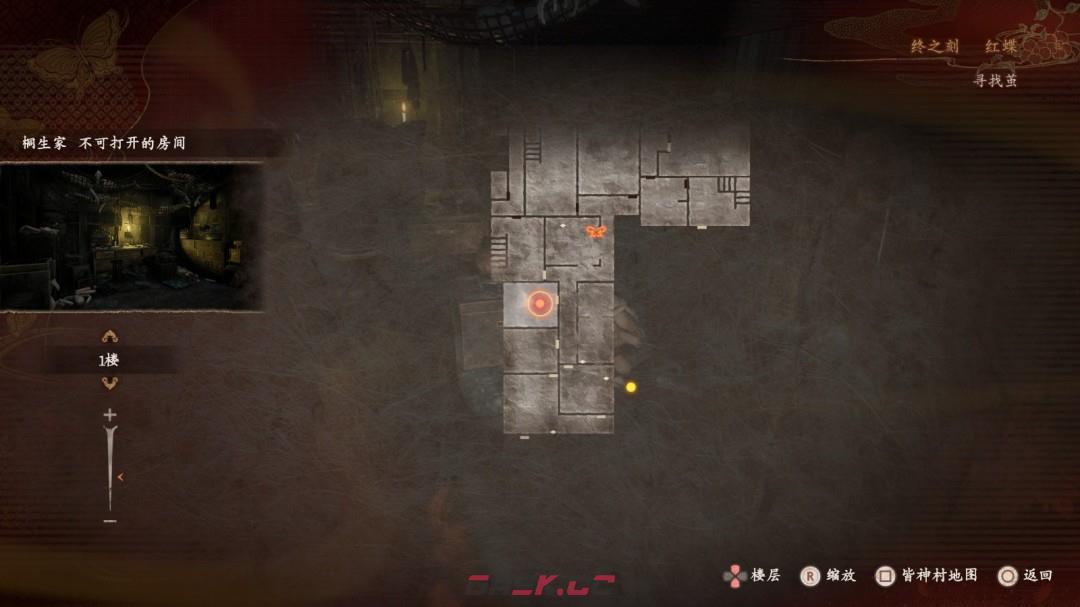Click the yellow dot marker on map
Image resolution: width=1080 pixels, height=607 pixels.
tap(631, 387)
